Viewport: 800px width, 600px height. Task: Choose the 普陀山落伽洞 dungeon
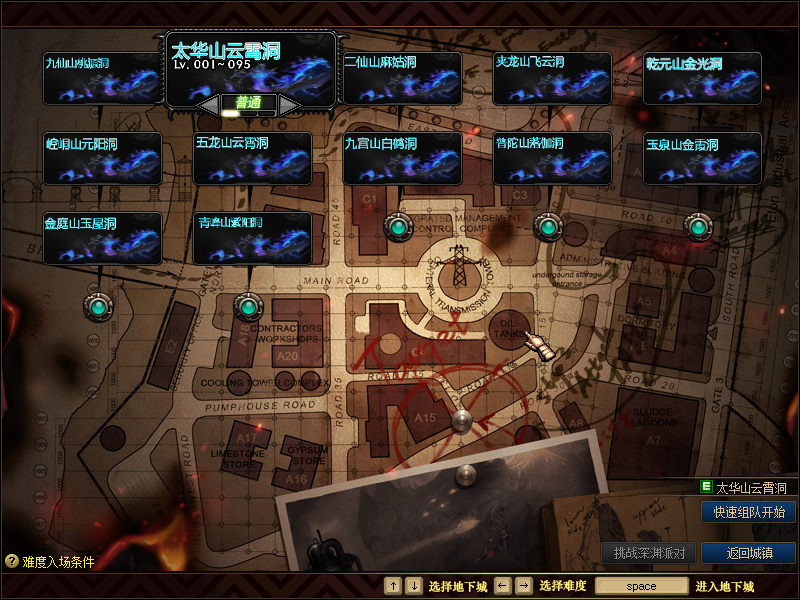point(552,158)
